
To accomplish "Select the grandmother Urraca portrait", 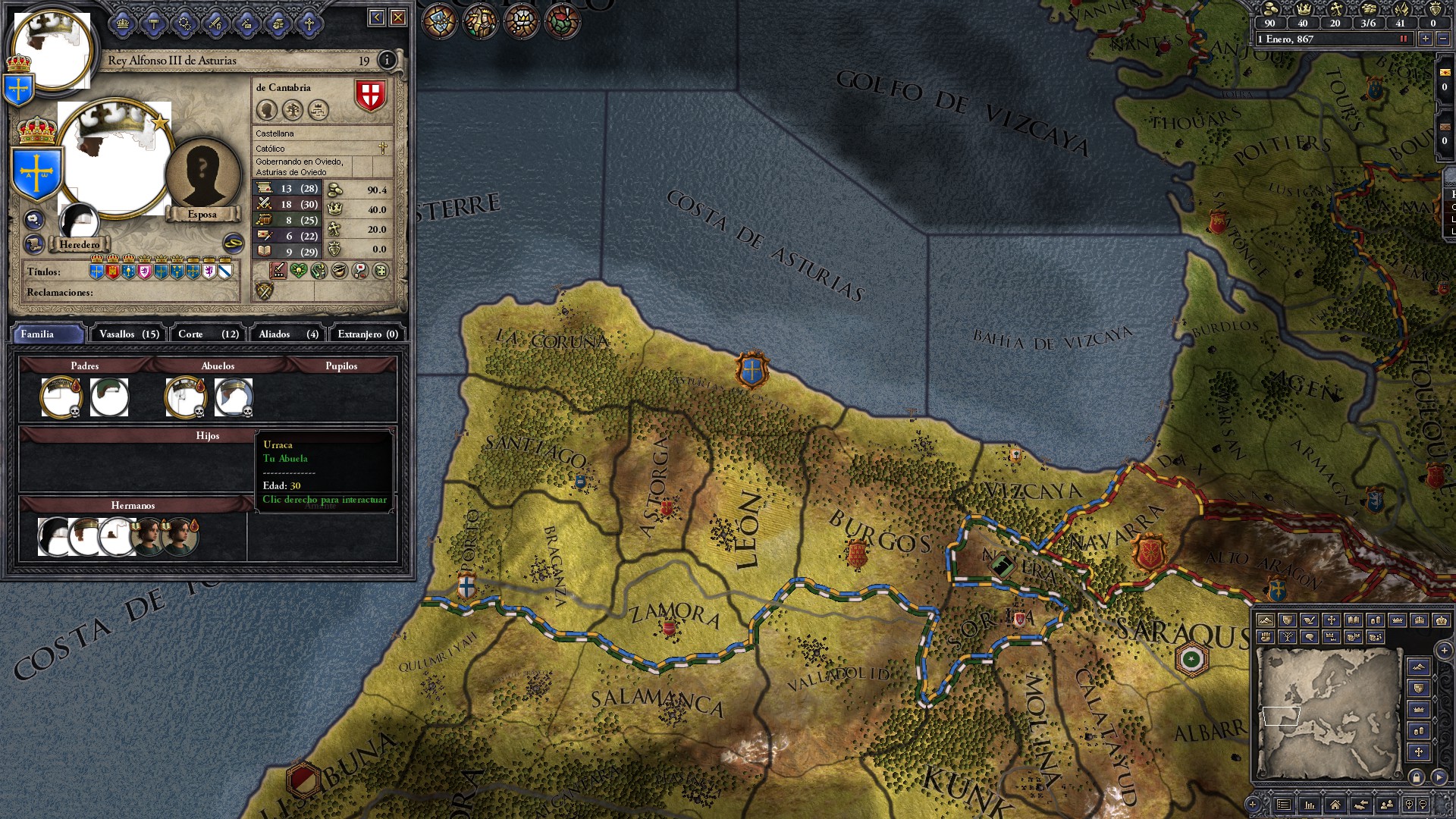I will click(234, 397).
